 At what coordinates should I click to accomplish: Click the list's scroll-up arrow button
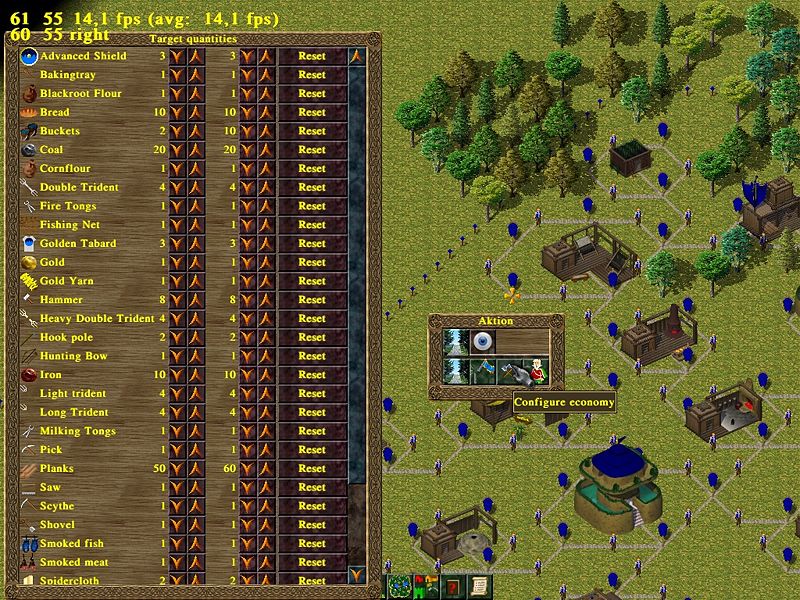click(356, 56)
